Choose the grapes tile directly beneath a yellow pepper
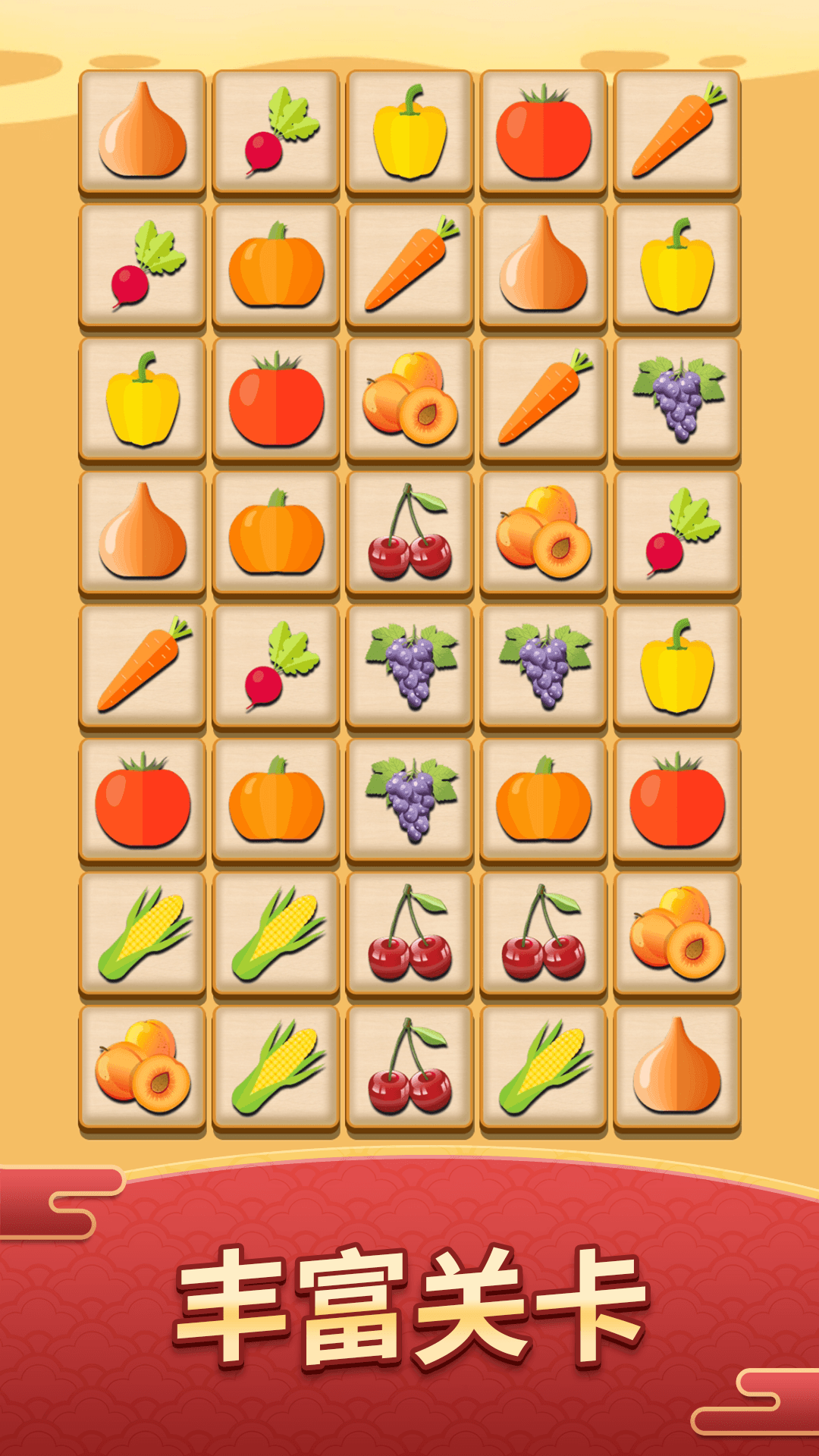 (x=677, y=398)
